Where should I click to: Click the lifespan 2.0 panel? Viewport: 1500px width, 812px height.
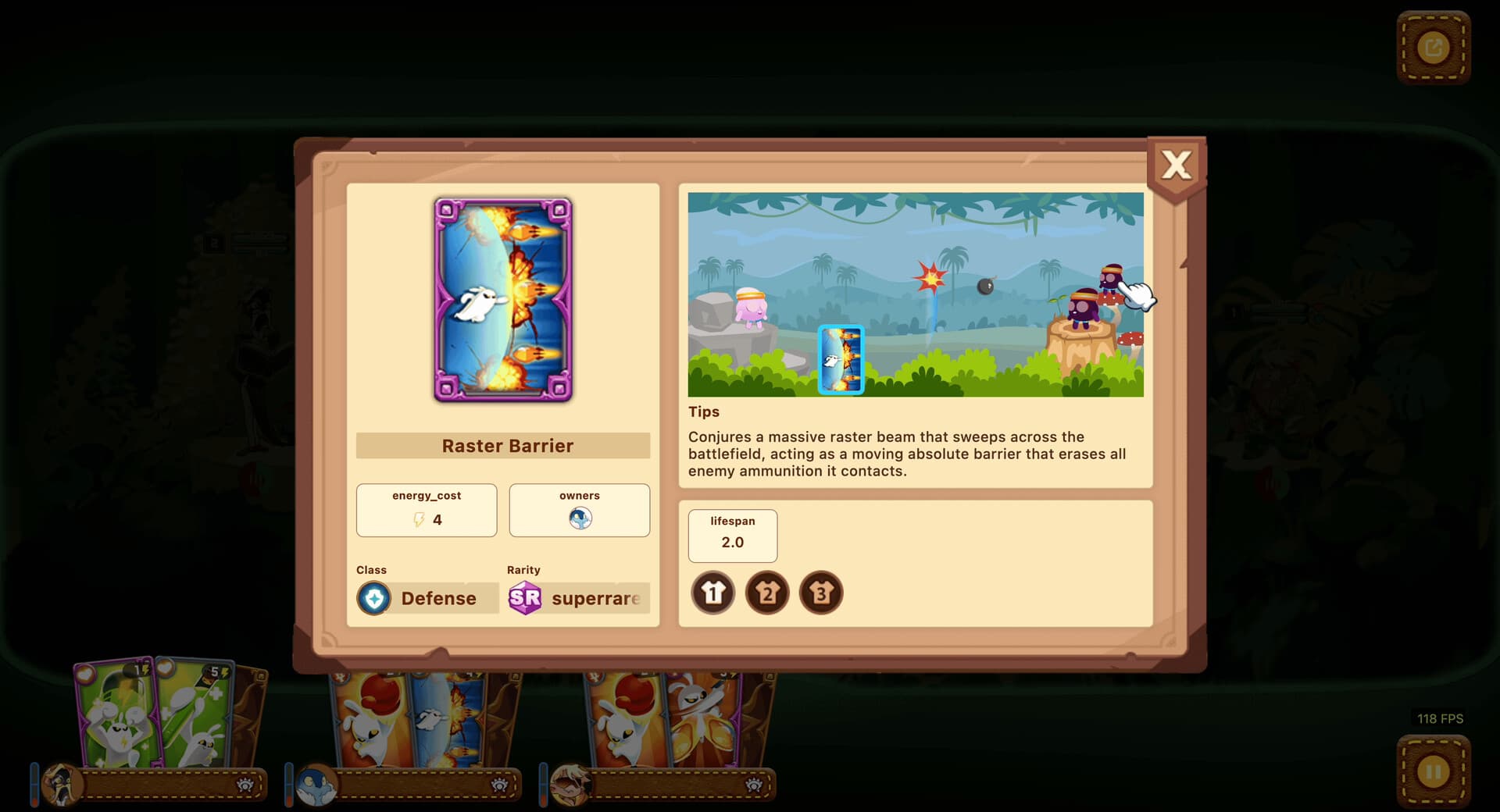[732, 536]
